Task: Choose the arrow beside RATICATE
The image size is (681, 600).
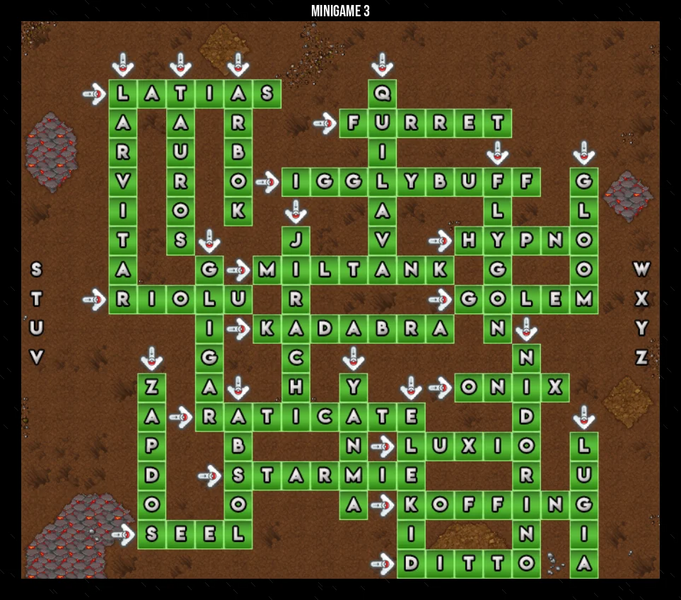Action: (x=181, y=415)
